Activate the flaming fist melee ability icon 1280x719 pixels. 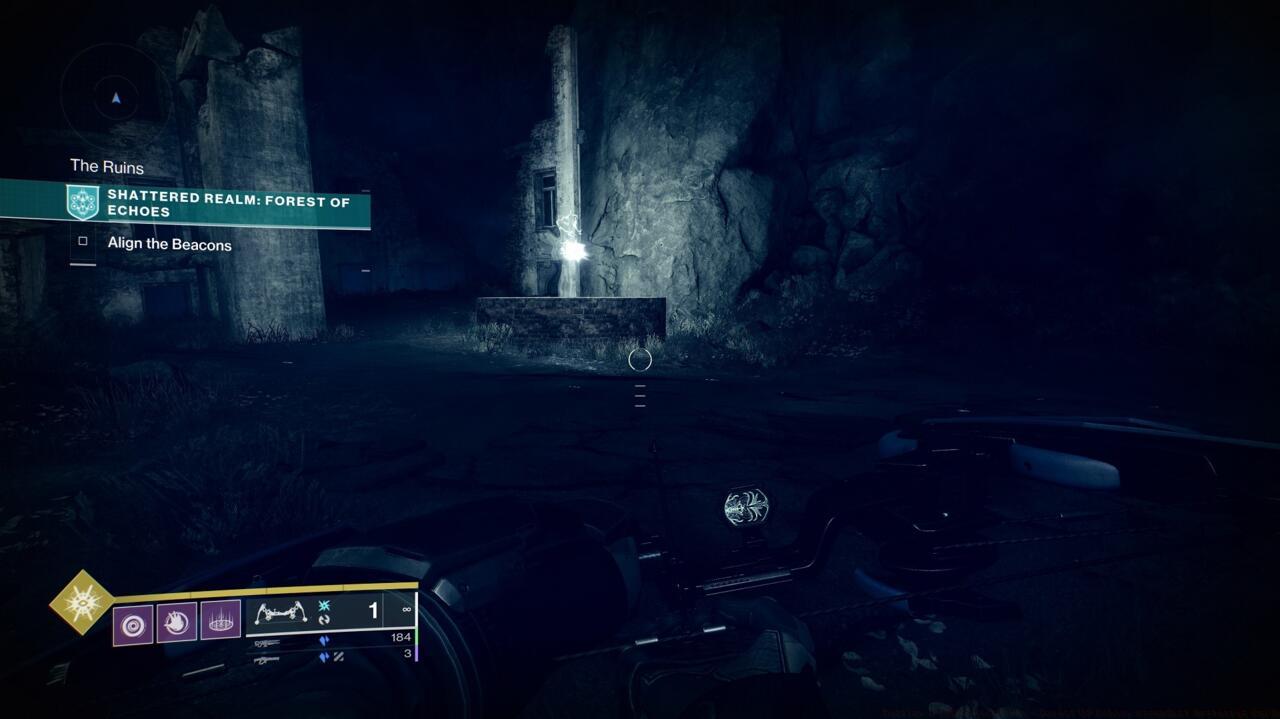(177, 623)
